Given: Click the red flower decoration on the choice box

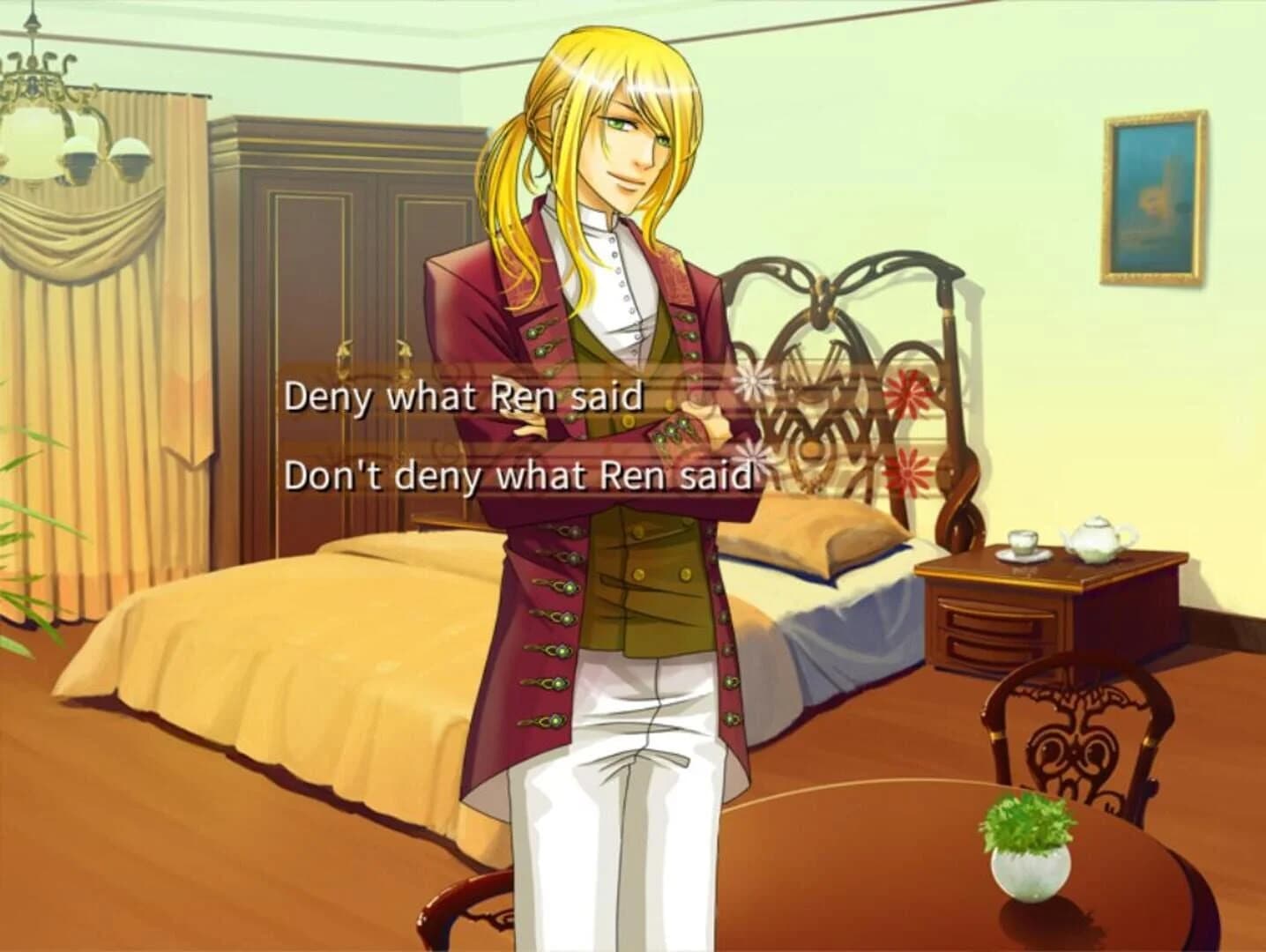Looking at the screenshot, I should [906, 393].
